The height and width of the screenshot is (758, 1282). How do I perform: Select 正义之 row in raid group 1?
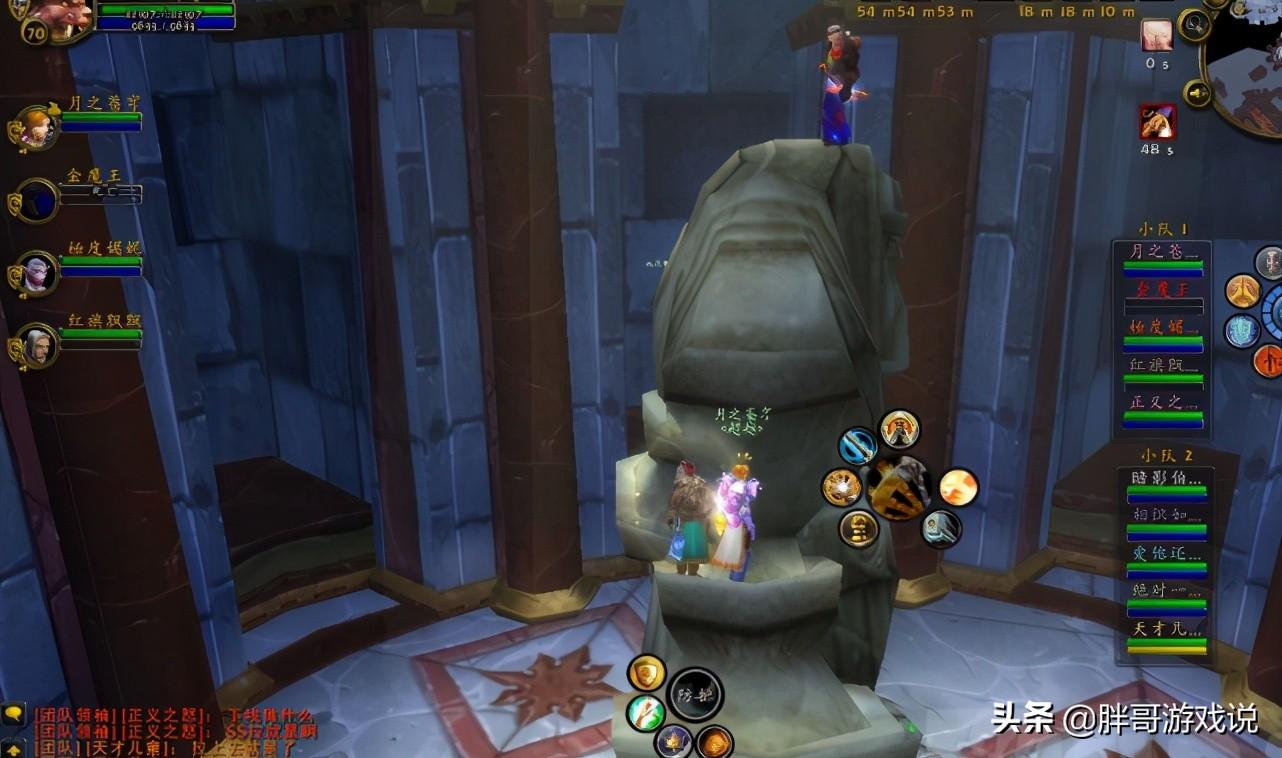(1162, 410)
